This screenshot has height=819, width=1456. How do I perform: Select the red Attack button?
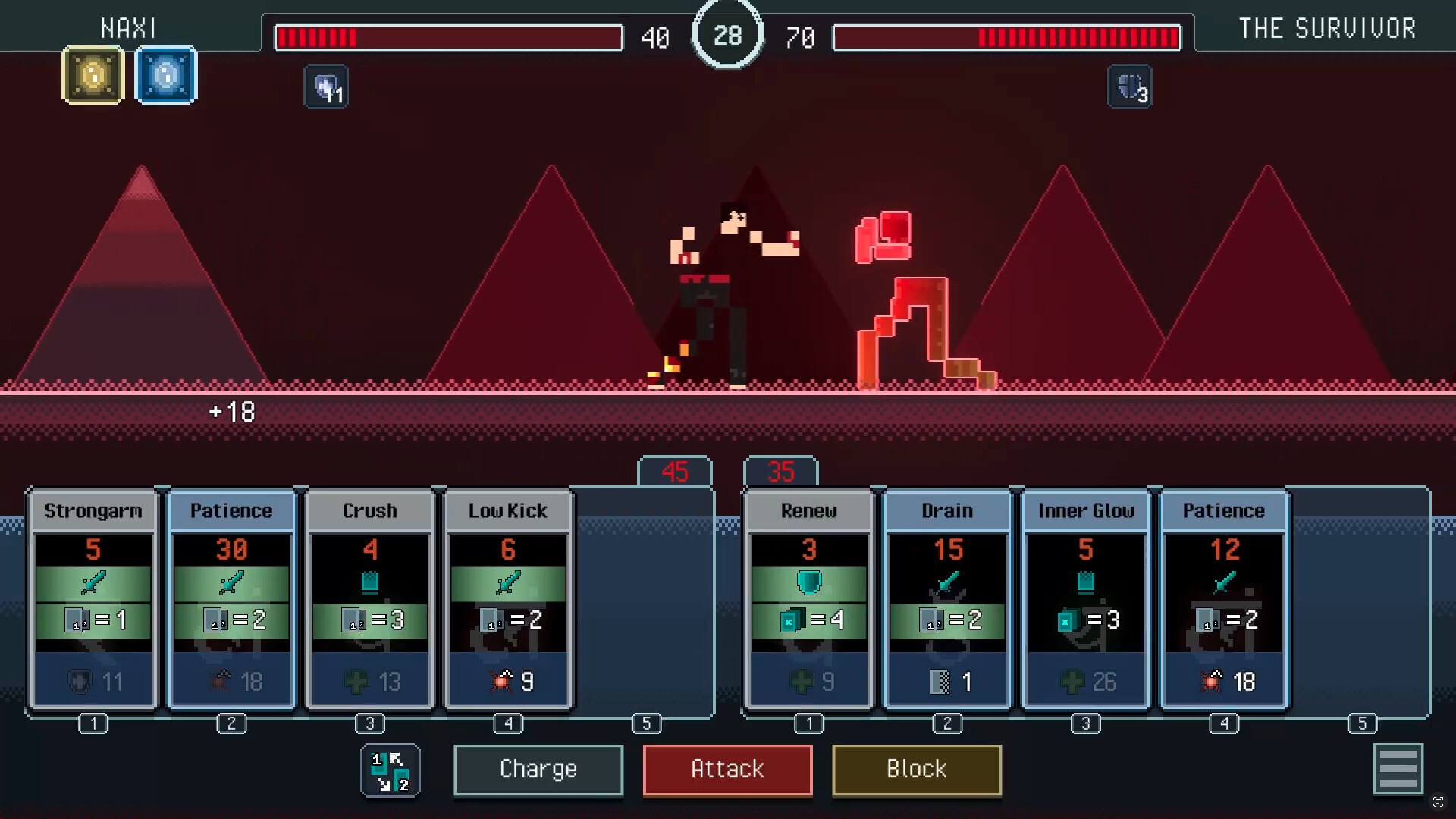(727, 770)
